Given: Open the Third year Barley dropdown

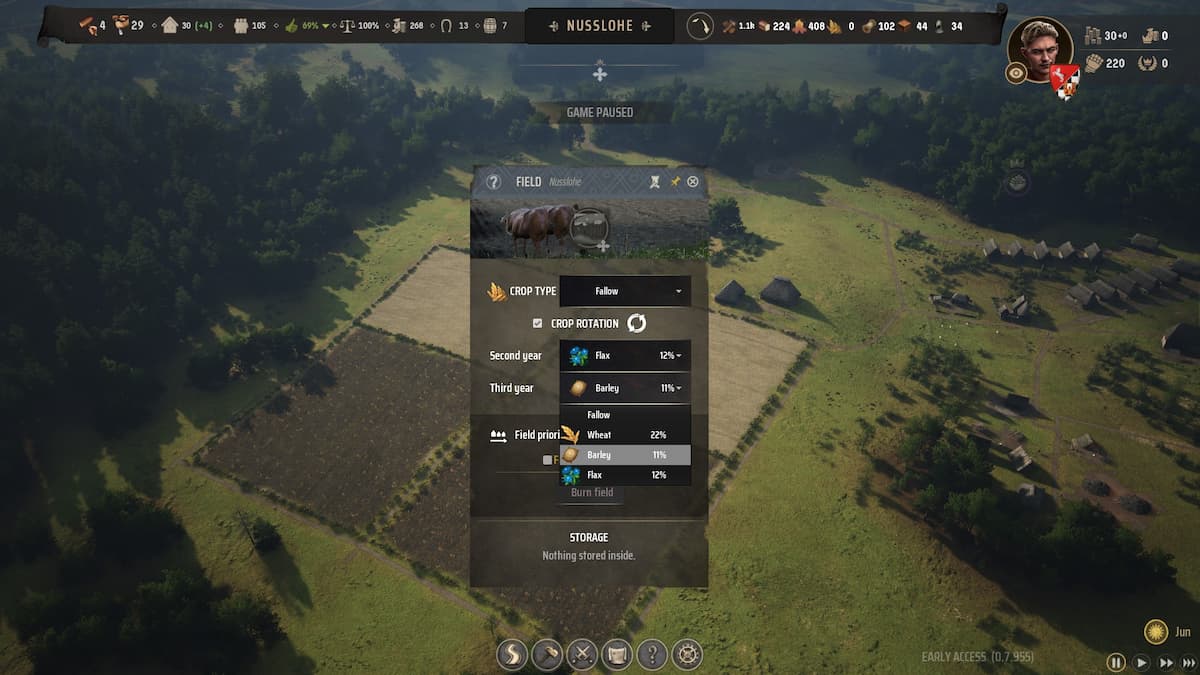Looking at the screenshot, I should 625,388.
